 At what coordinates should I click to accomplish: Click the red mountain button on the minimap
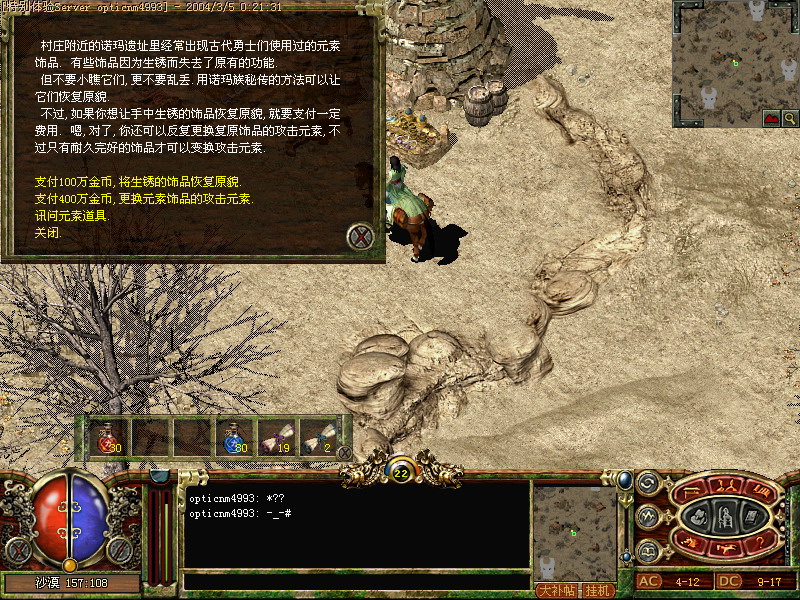tap(772, 117)
